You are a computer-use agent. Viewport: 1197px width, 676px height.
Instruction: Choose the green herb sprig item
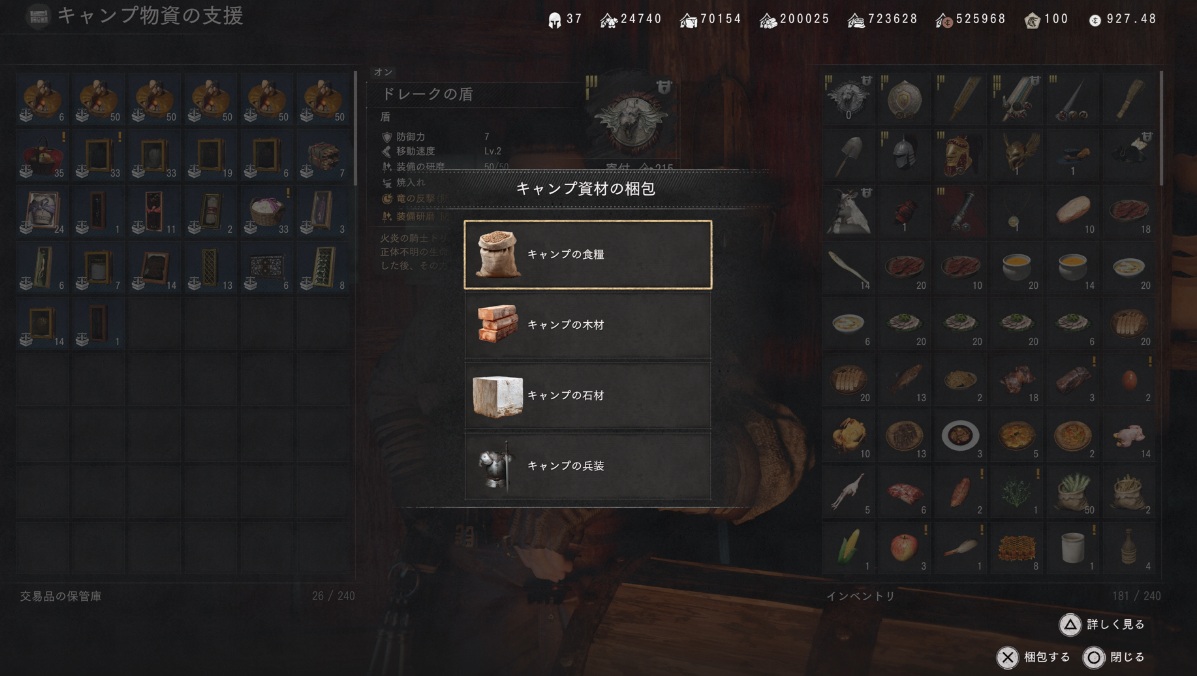coord(1017,490)
